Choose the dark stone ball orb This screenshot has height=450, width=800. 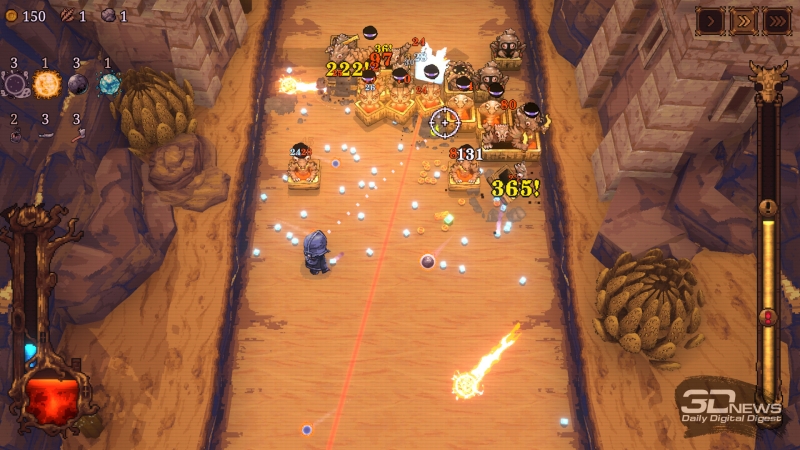78,85
